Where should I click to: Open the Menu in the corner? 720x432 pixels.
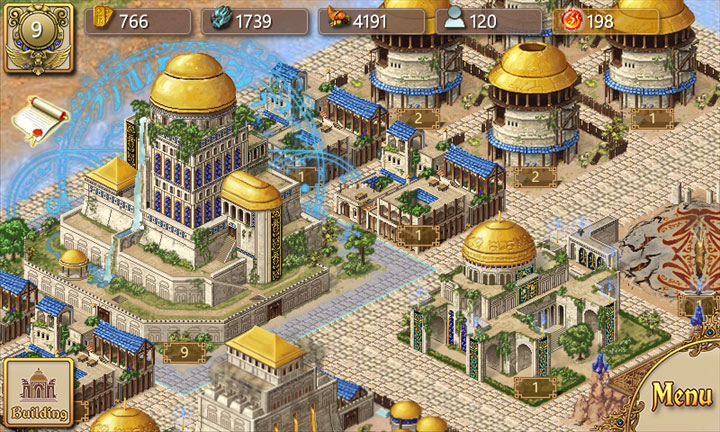pos(681,396)
